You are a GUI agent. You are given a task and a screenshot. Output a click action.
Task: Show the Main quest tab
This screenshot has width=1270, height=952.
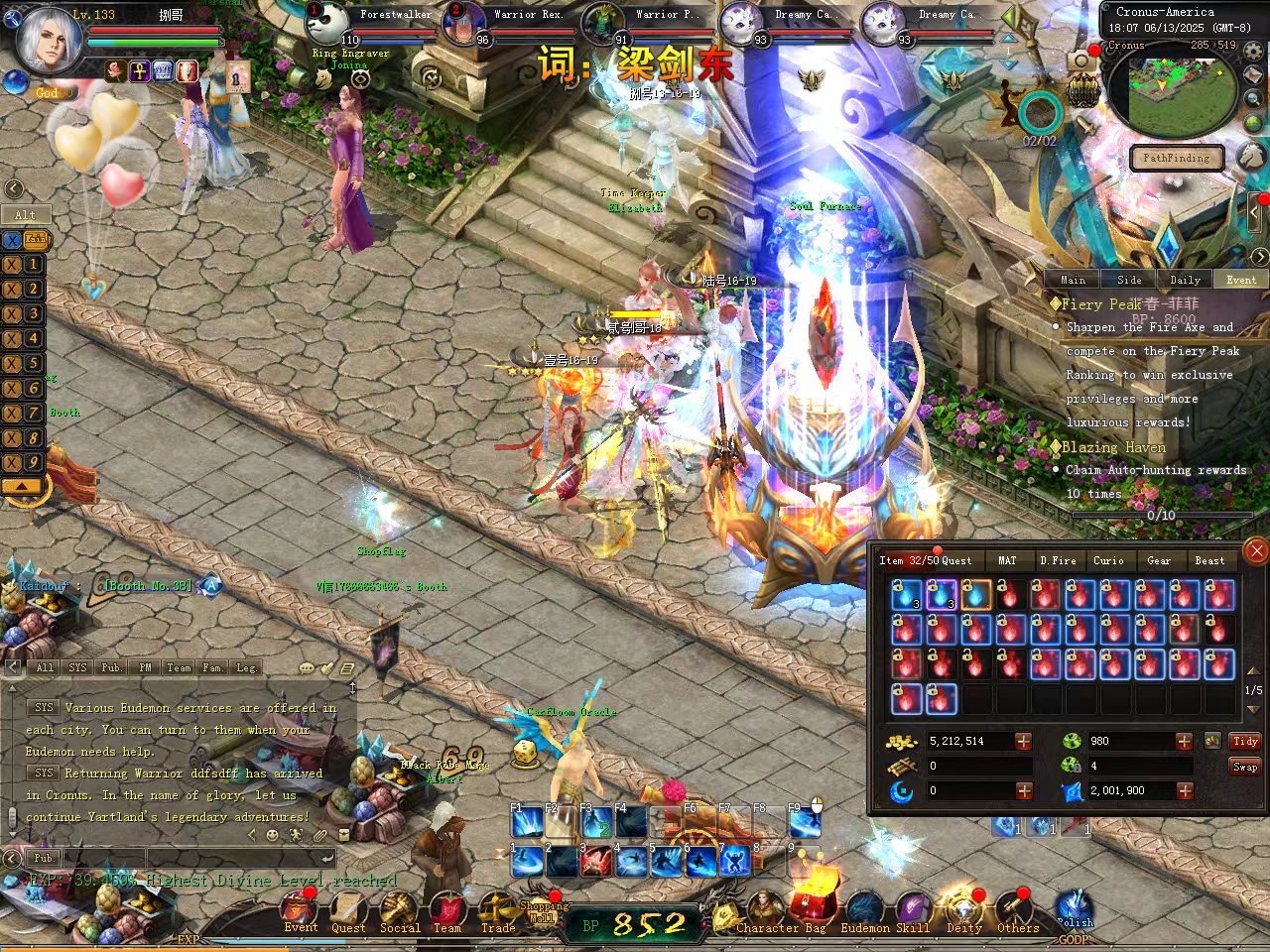coord(1073,280)
